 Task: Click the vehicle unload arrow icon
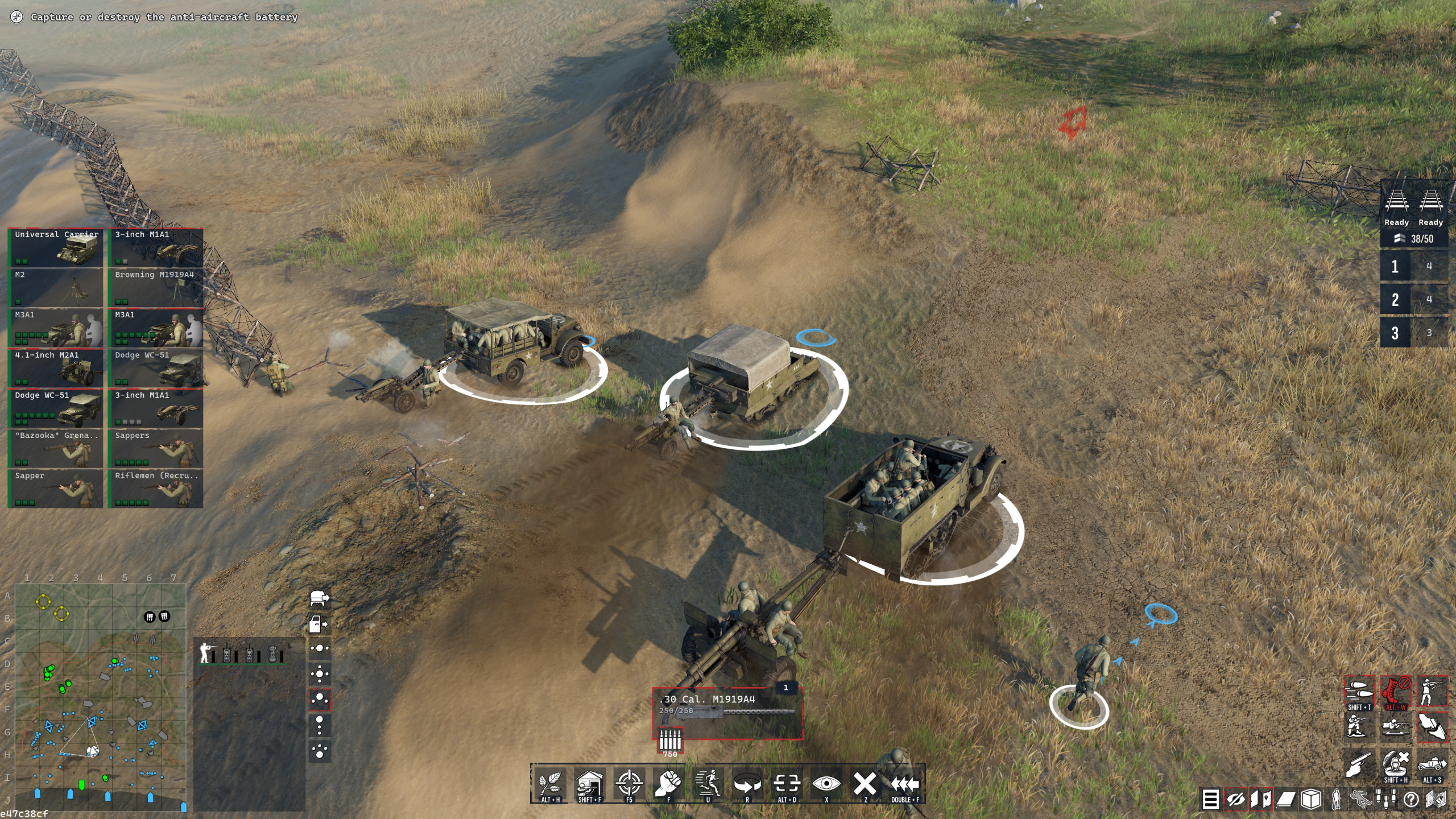319,598
